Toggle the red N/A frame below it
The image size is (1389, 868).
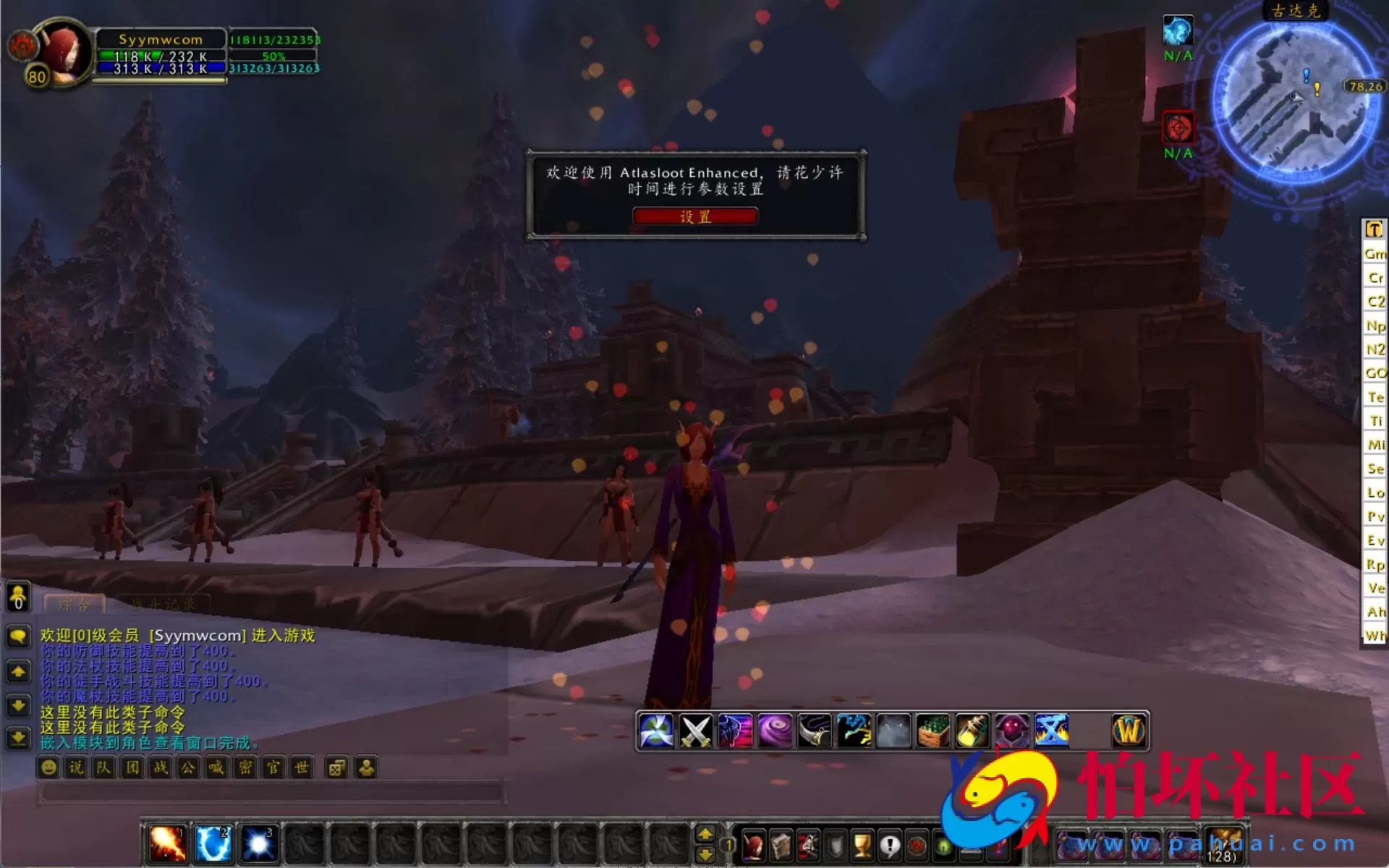[x=1178, y=127]
